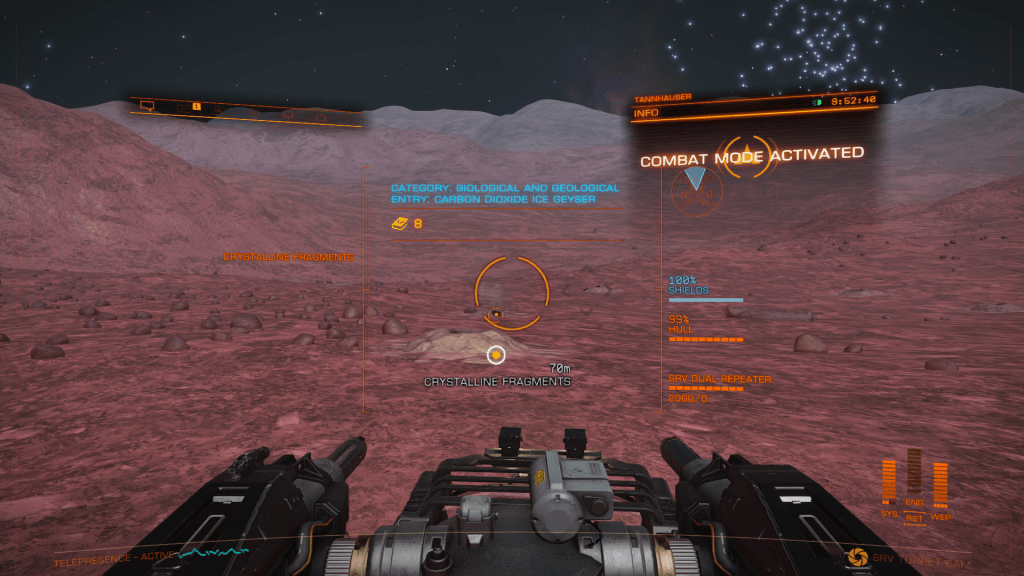Select the SYS power distributor column
Screen dimensions: 1024x576
889,481
